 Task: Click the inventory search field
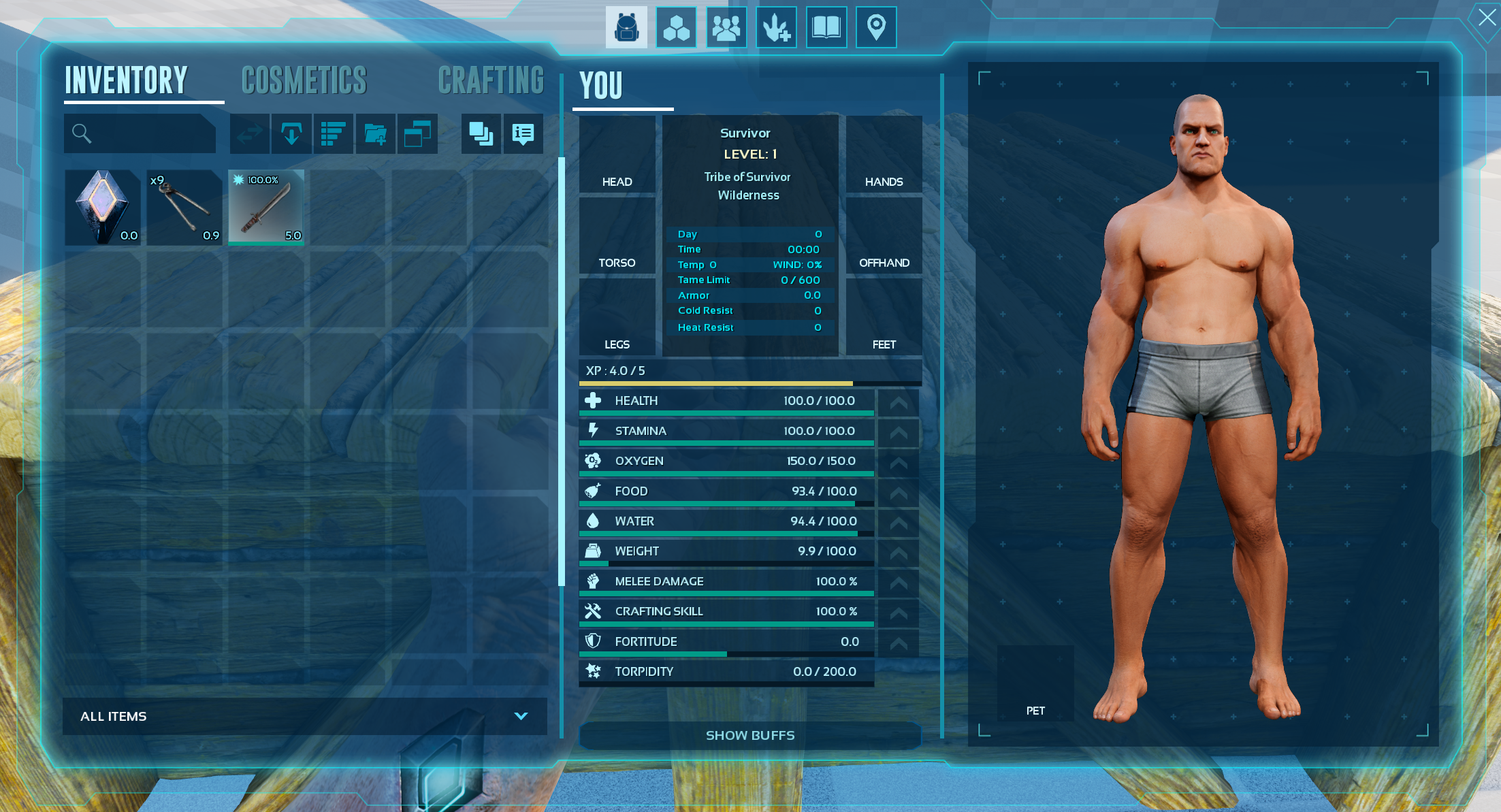coord(140,133)
